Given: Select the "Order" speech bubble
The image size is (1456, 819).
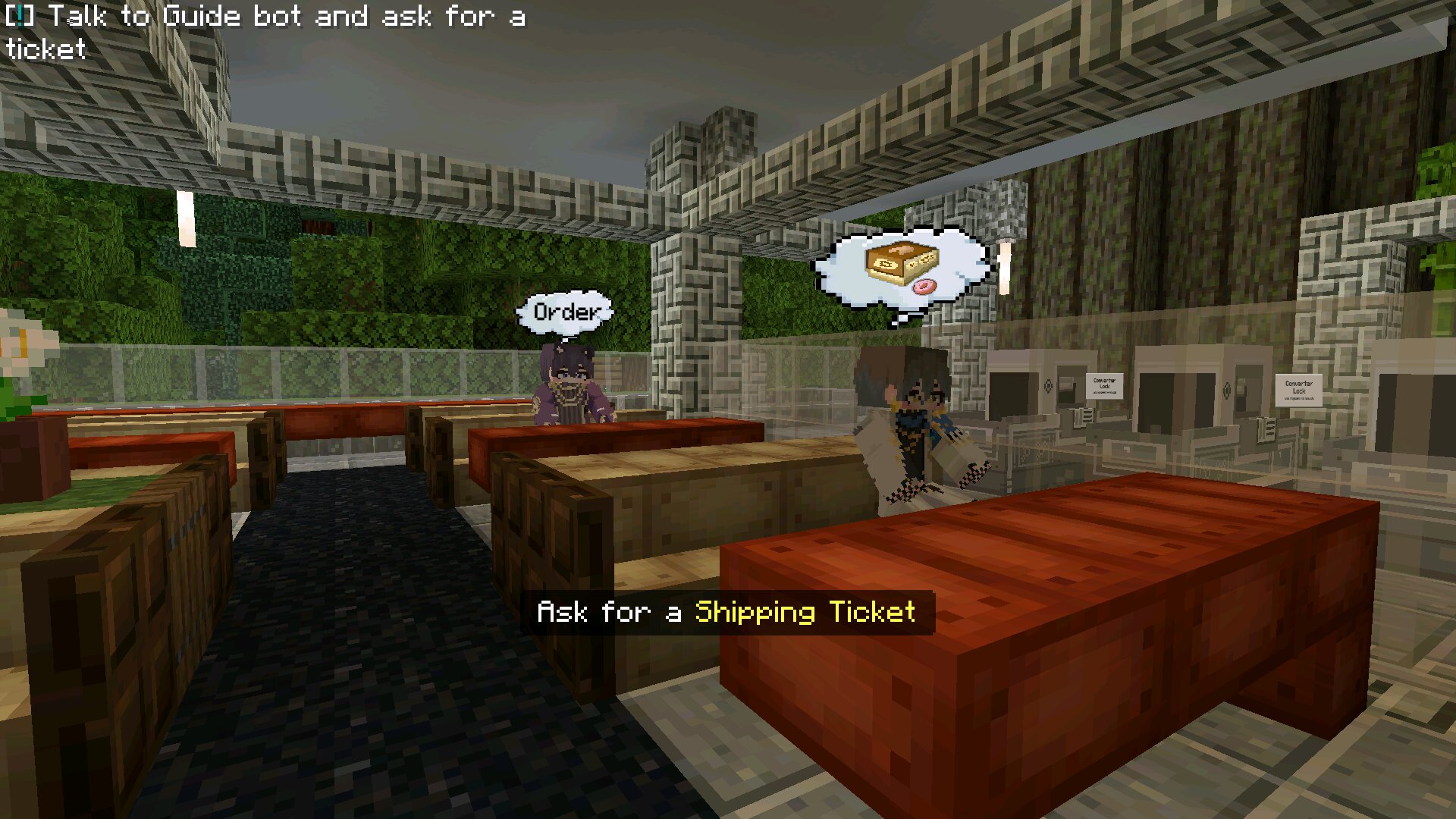Looking at the screenshot, I should [x=564, y=312].
